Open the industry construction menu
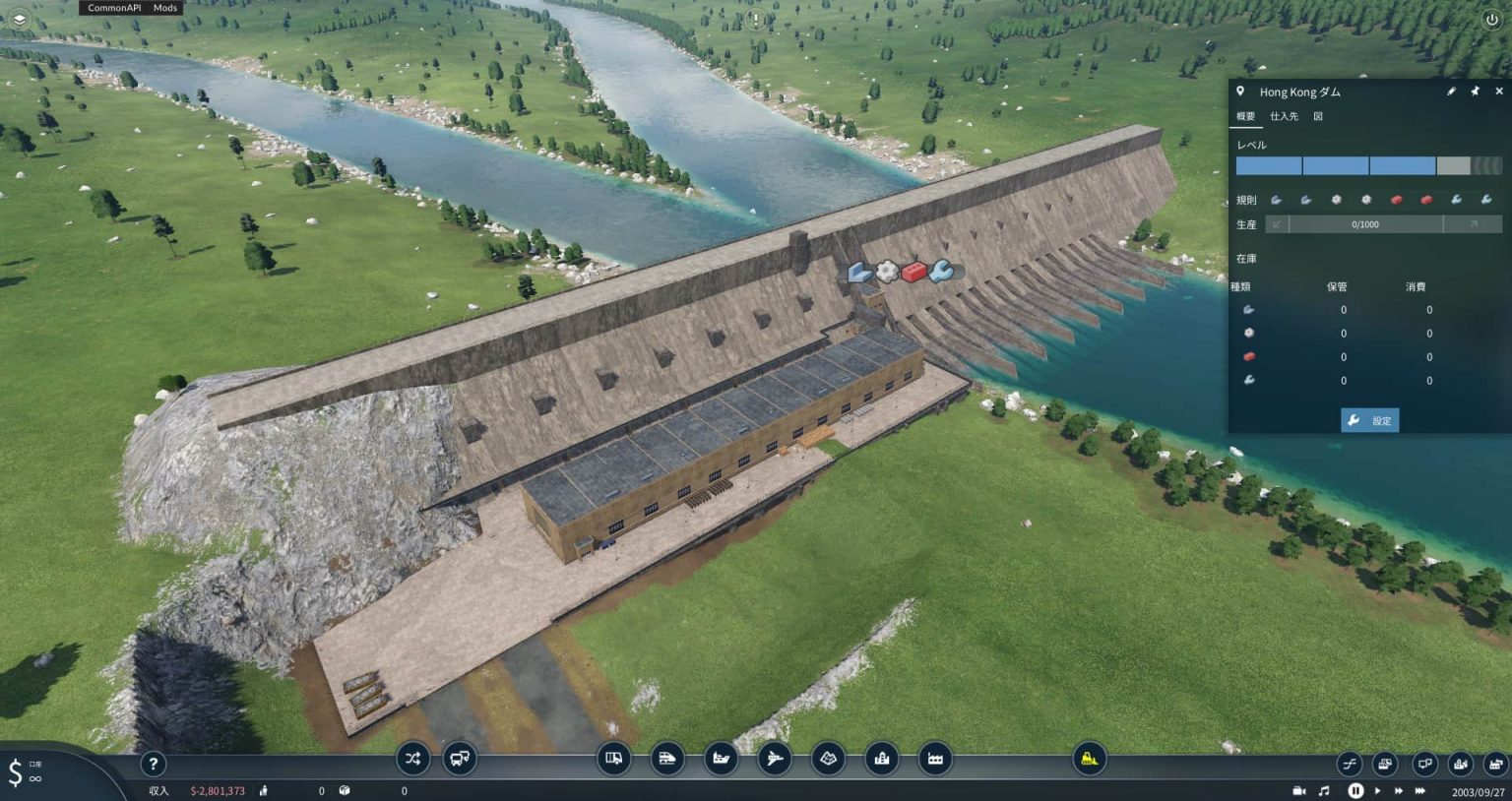The width and height of the screenshot is (1512, 801). pyautogui.click(x=933, y=759)
